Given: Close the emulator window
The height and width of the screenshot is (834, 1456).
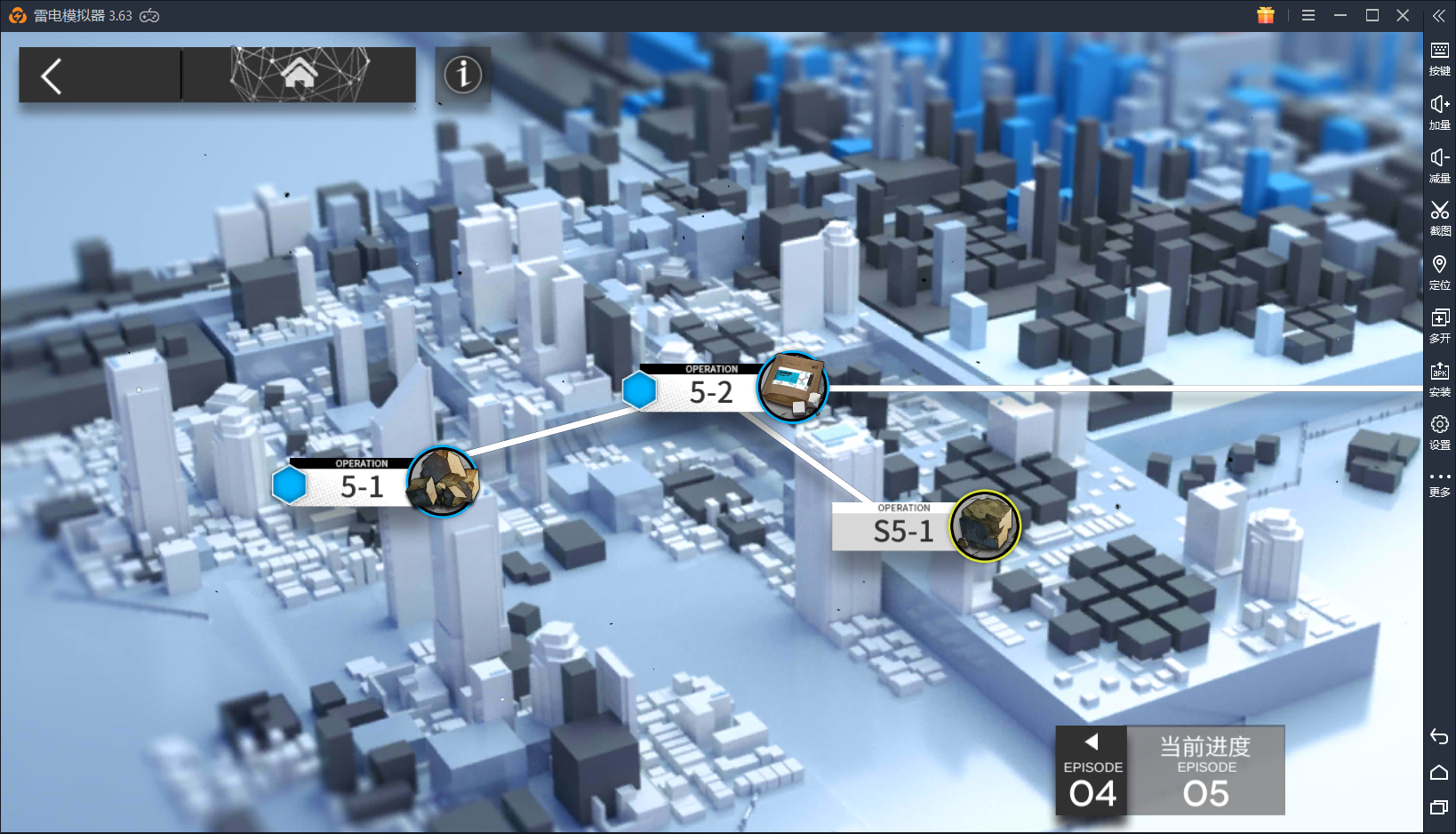Looking at the screenshot, I should 1403,15.
